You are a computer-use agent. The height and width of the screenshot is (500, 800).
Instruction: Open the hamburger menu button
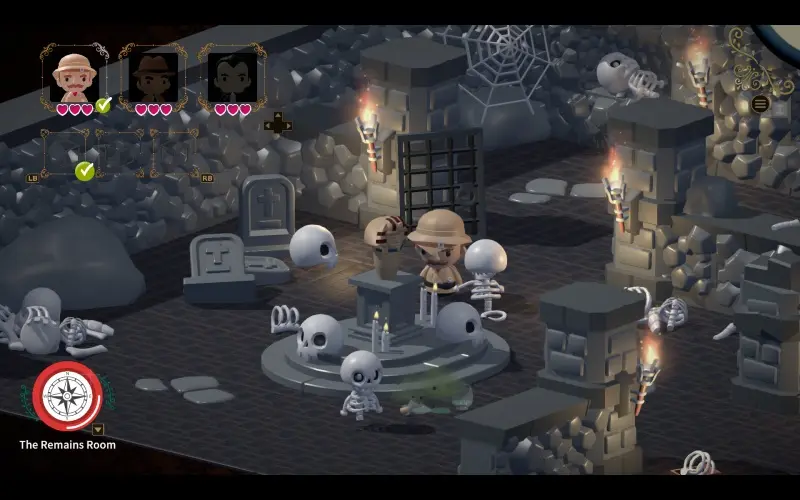(x=760, y=104)
